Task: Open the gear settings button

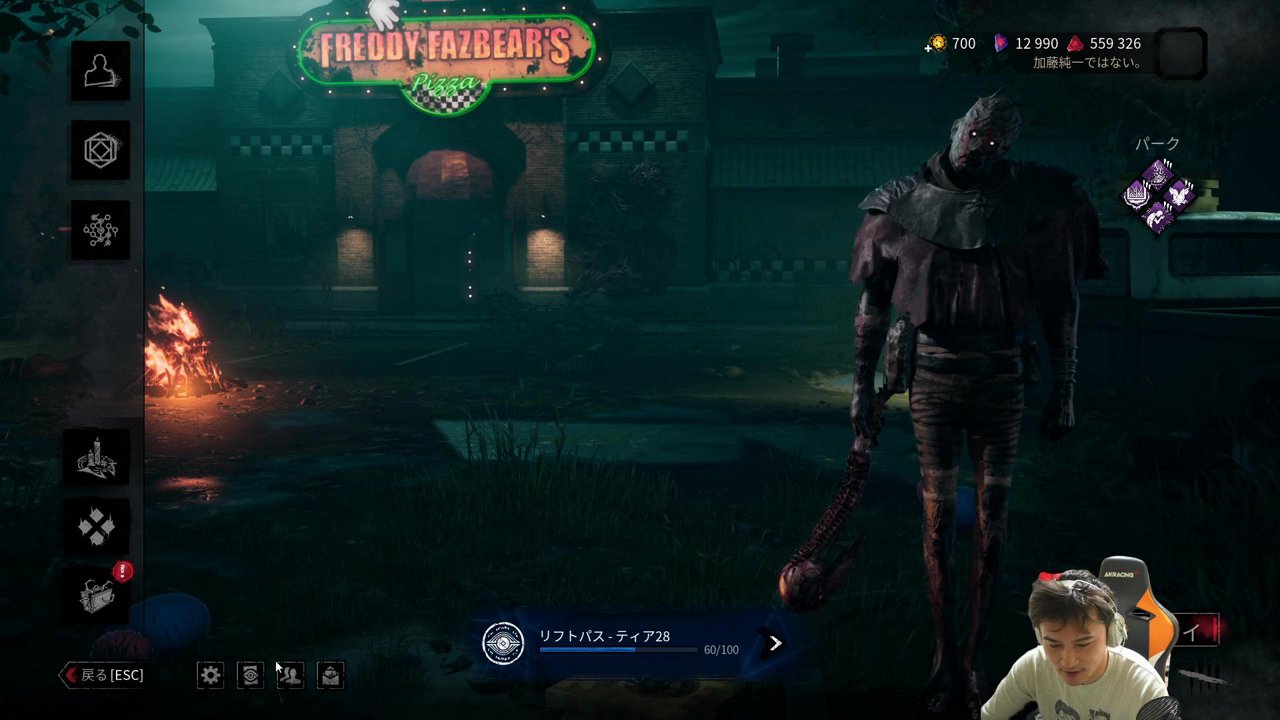Action: tap(210, 675)
